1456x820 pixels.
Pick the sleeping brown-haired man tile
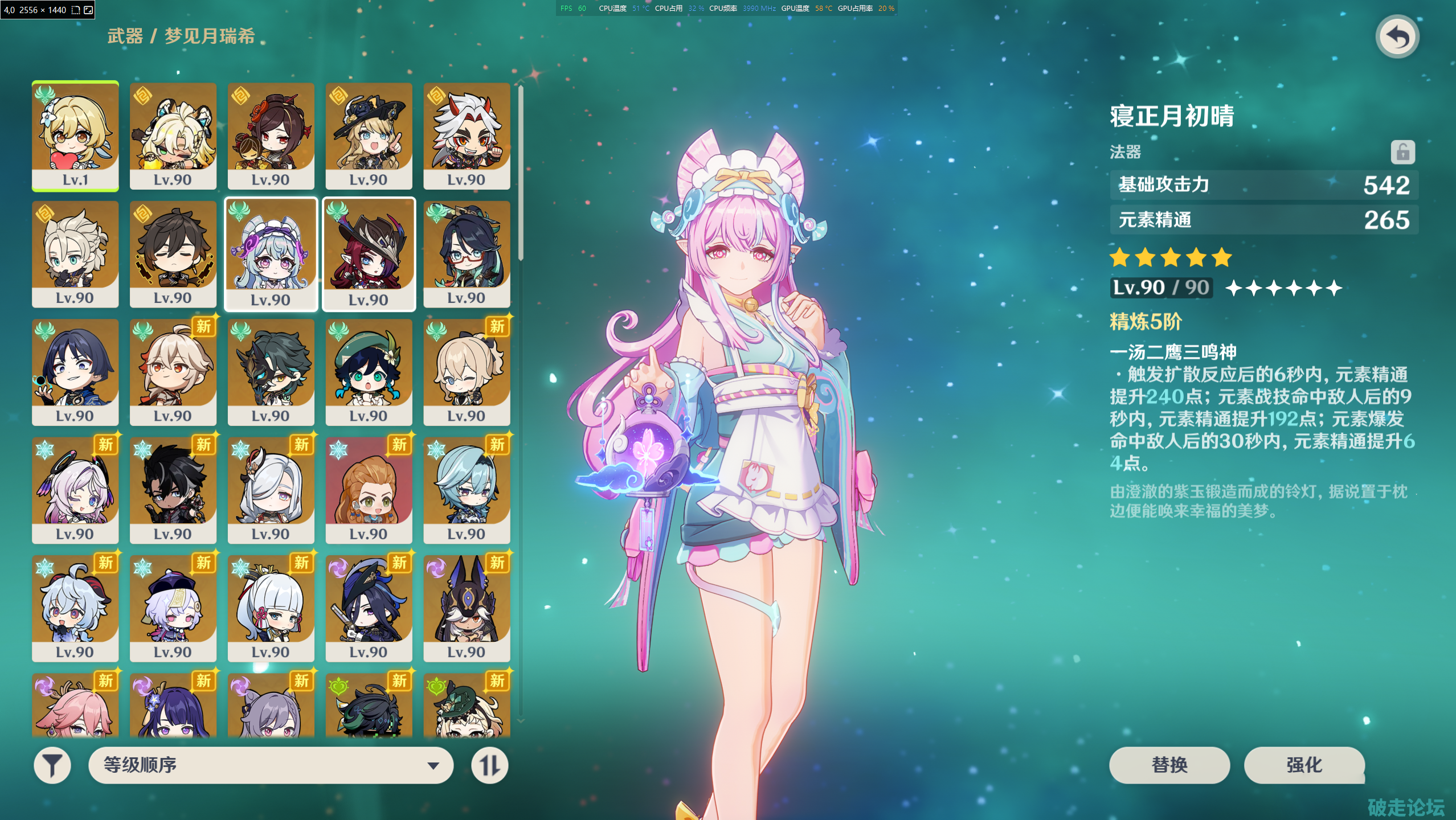click(173, 253)
